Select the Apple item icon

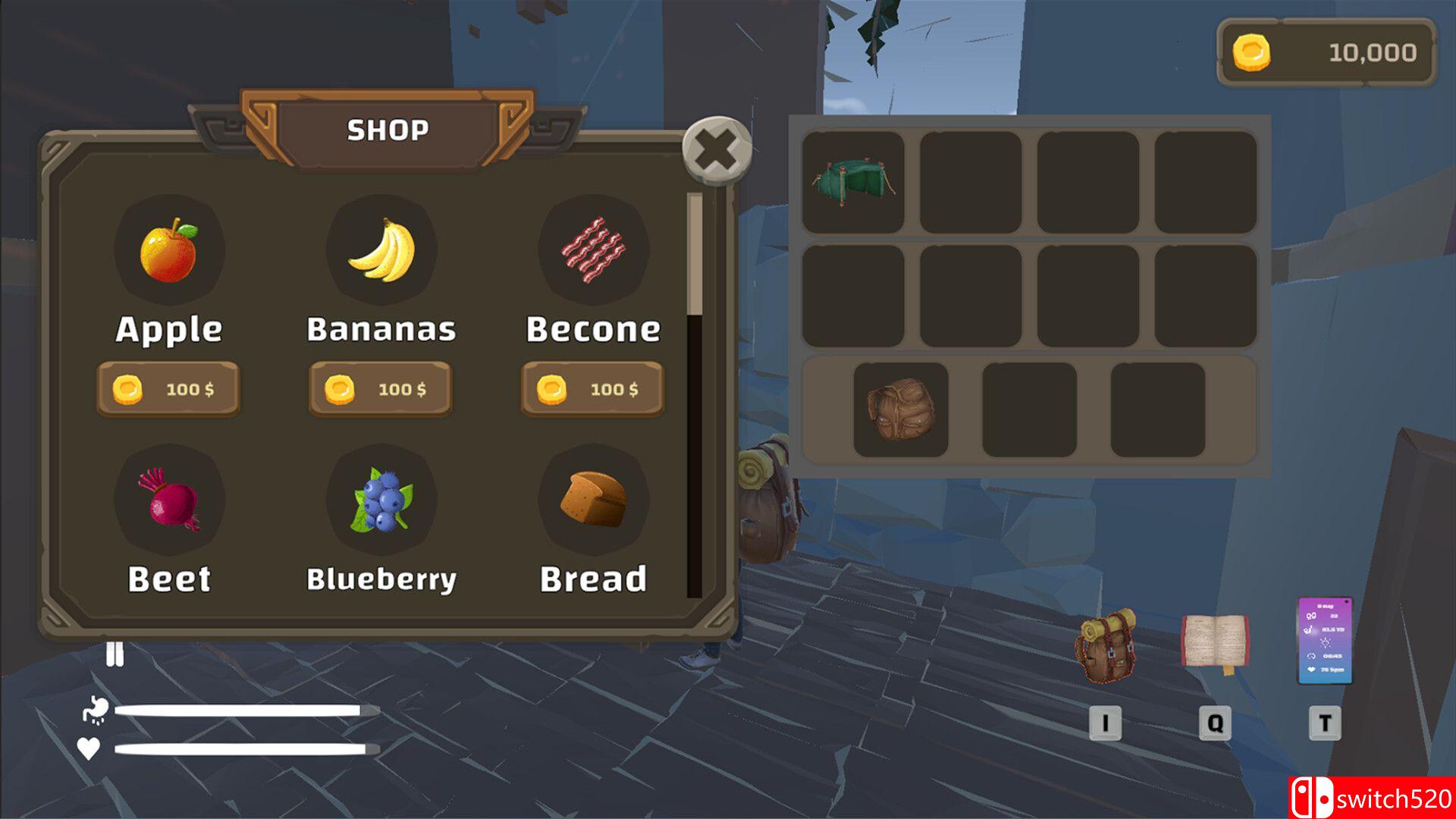pos(169,250)
